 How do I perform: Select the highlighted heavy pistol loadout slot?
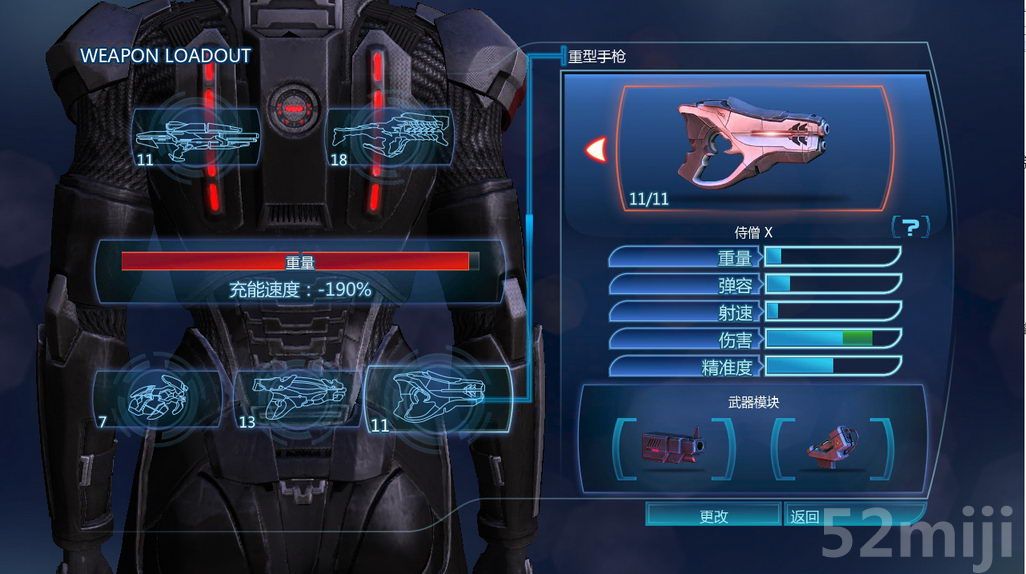pyautogui.click(x=438, y=398)
